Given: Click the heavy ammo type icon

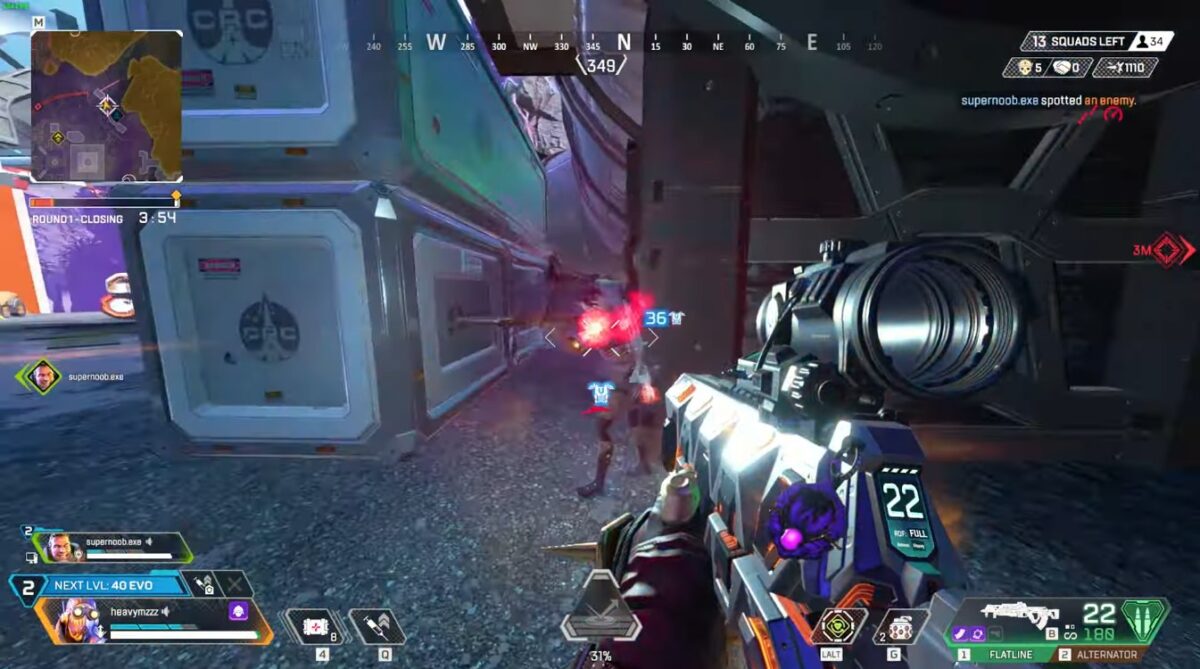Looking at the screenshot, I should point(1146,615).
